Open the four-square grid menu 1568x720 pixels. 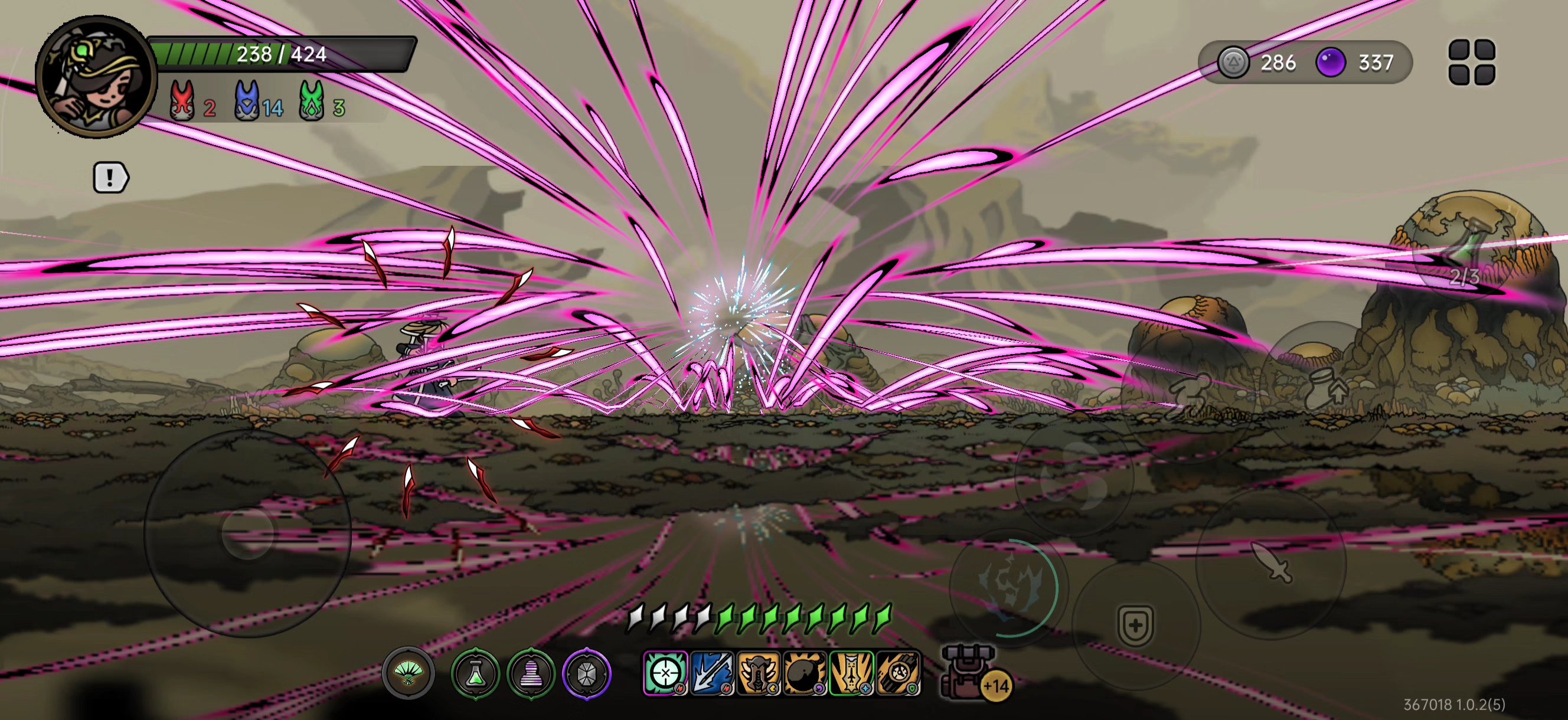click(x=1471, y=62)
